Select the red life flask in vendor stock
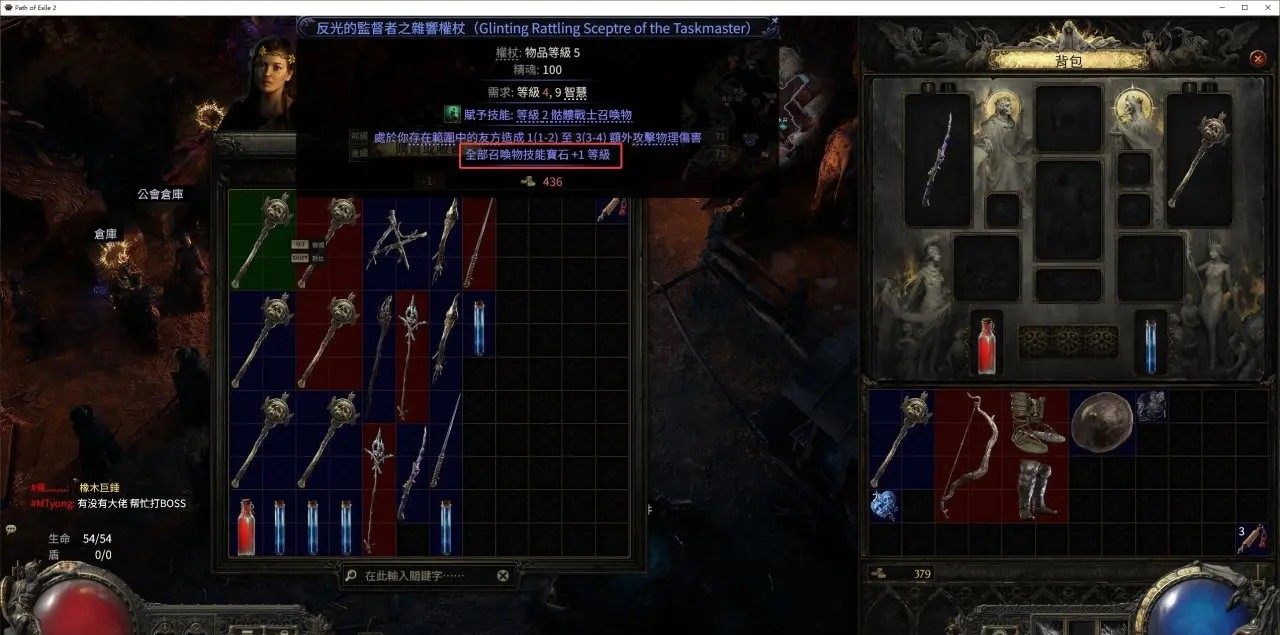1280x635 pixels. coord(246,526)
